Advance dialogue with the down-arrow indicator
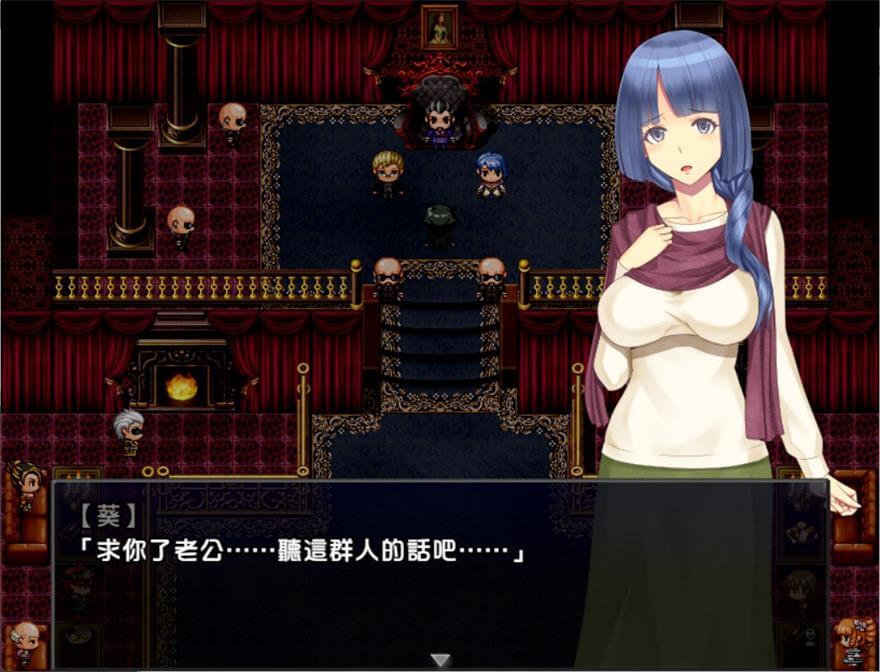This screenshot has height=672, width=880. coord(440,660)
